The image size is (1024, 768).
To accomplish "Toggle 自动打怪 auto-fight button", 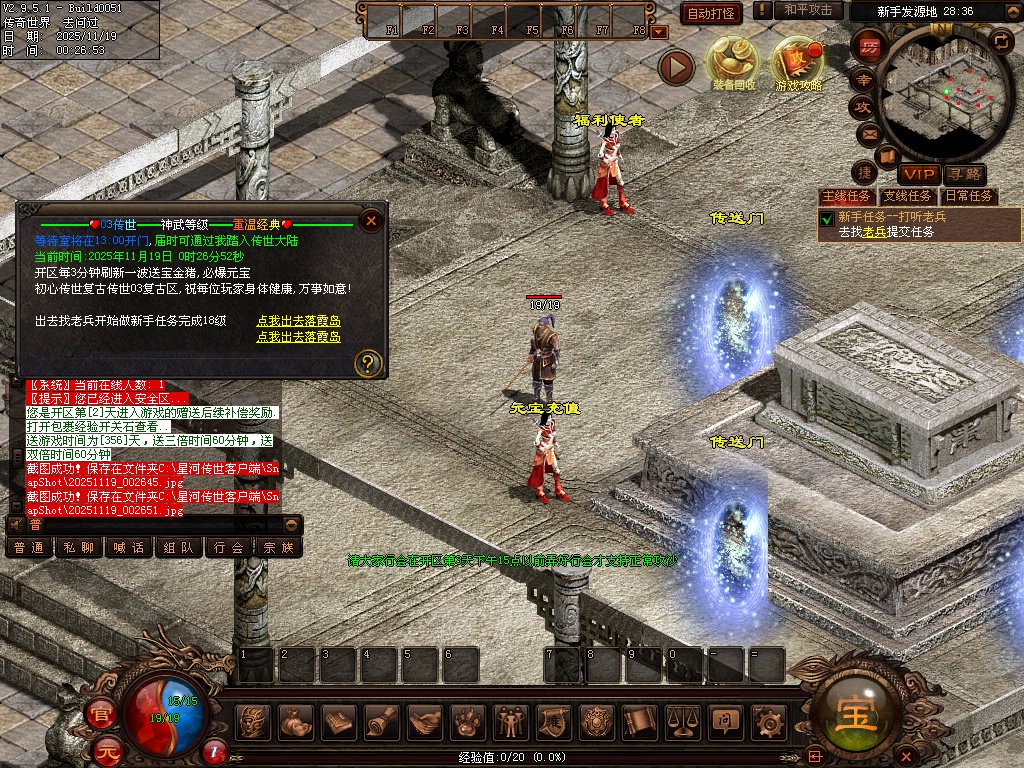I will (711, 13).
